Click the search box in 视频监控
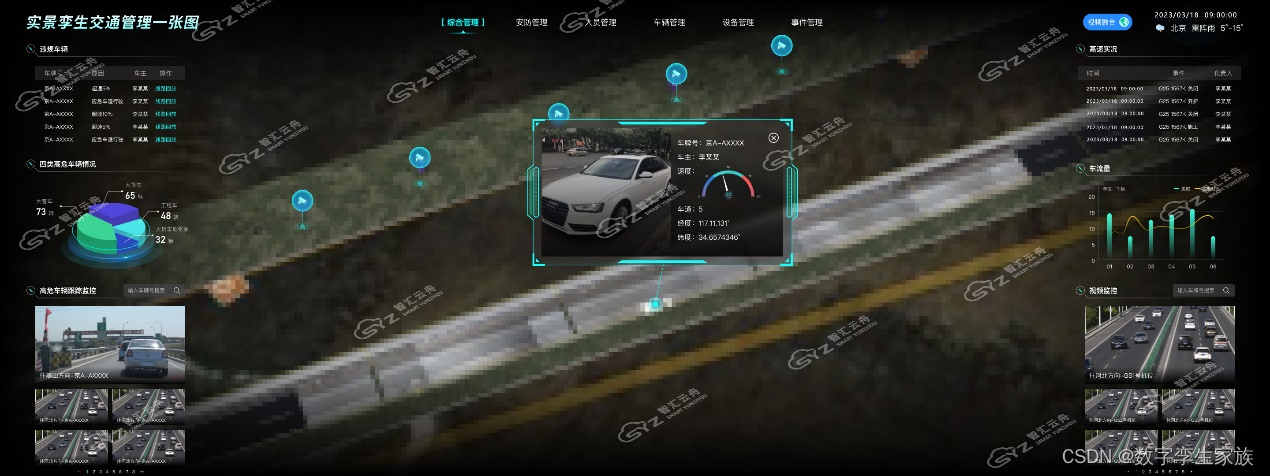 [x=1204, y=290]
